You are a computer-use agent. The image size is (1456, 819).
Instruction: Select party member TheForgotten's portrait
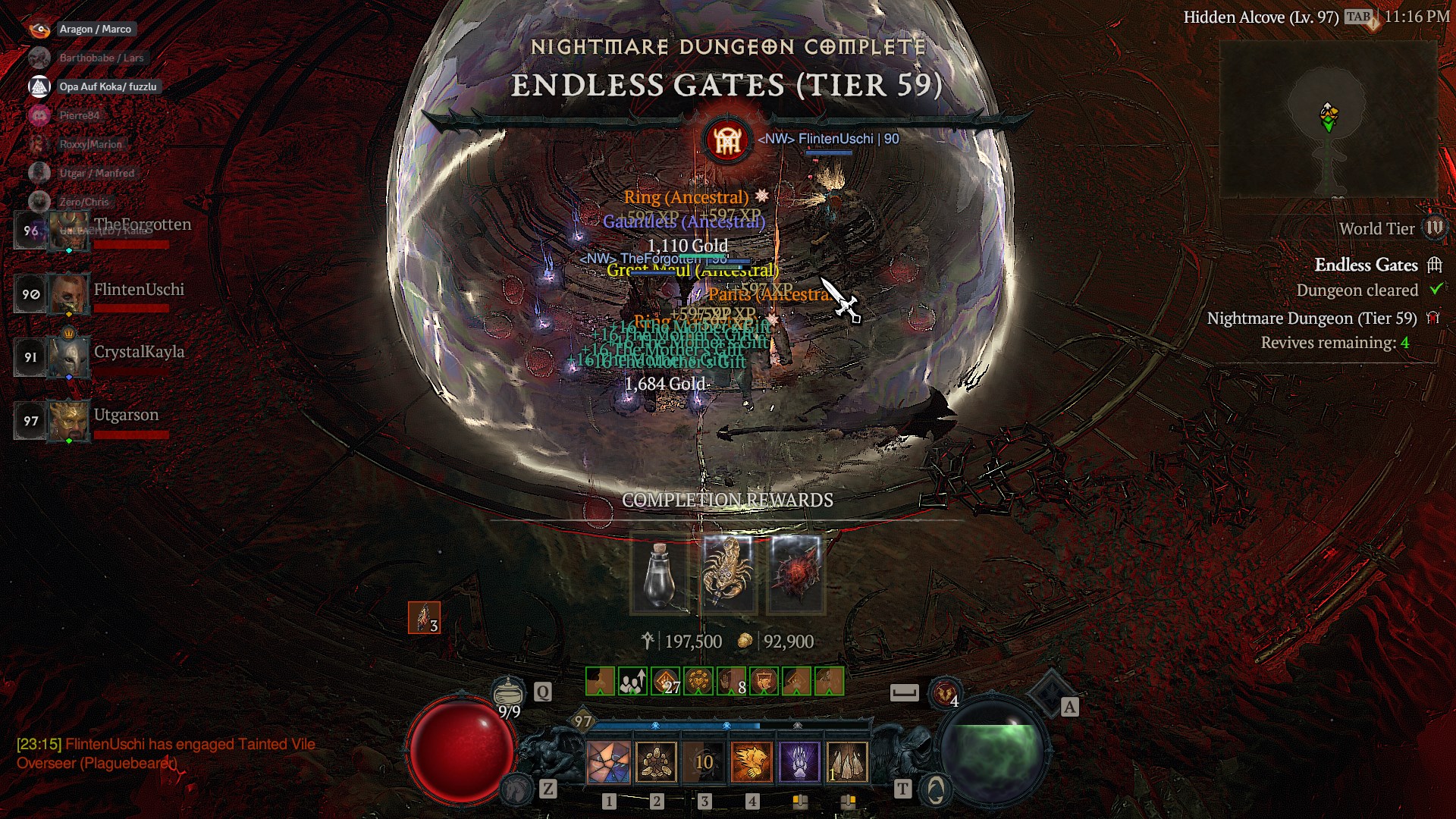click(69, 231)
